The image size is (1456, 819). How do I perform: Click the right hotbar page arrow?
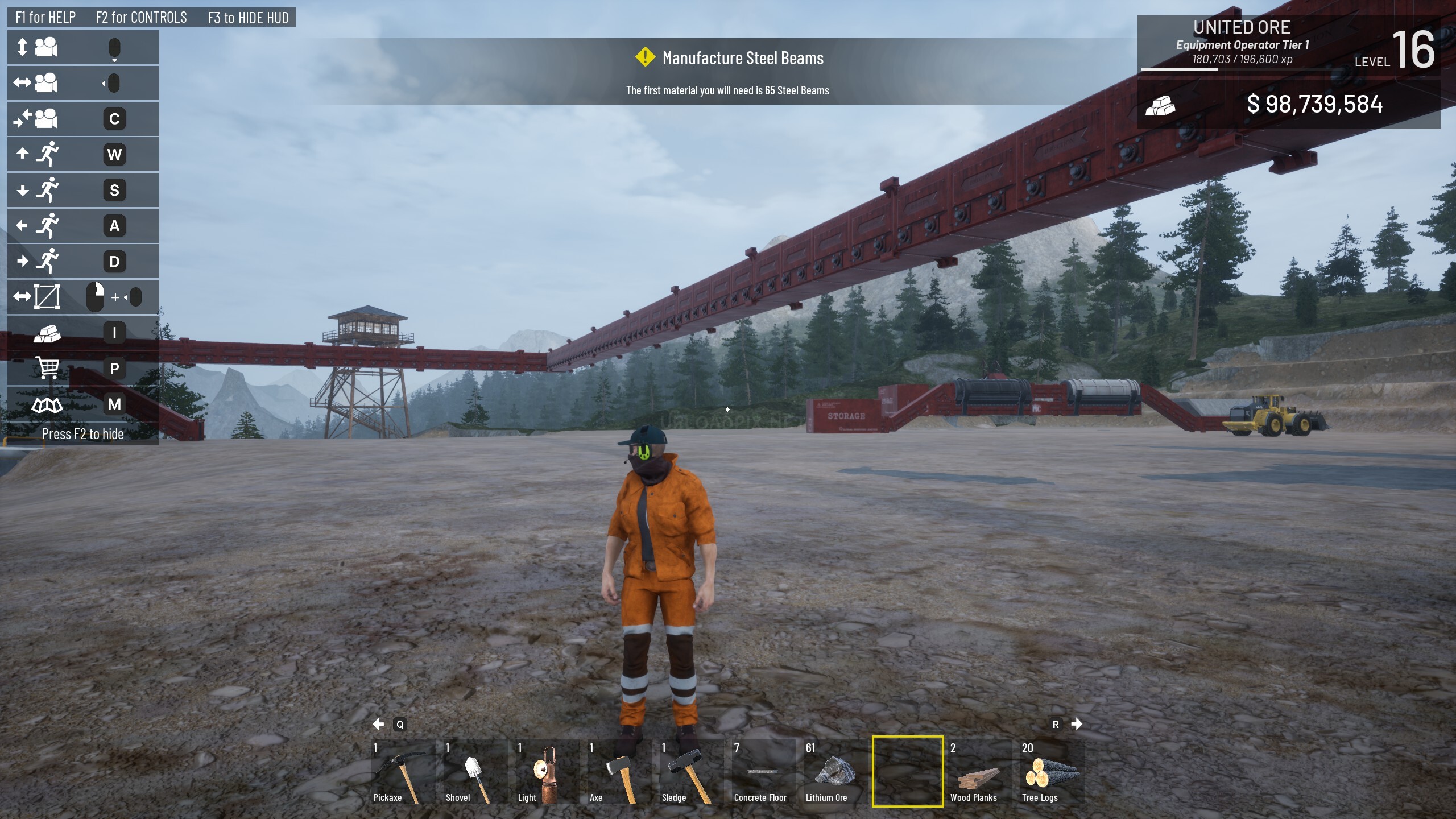1077,724
